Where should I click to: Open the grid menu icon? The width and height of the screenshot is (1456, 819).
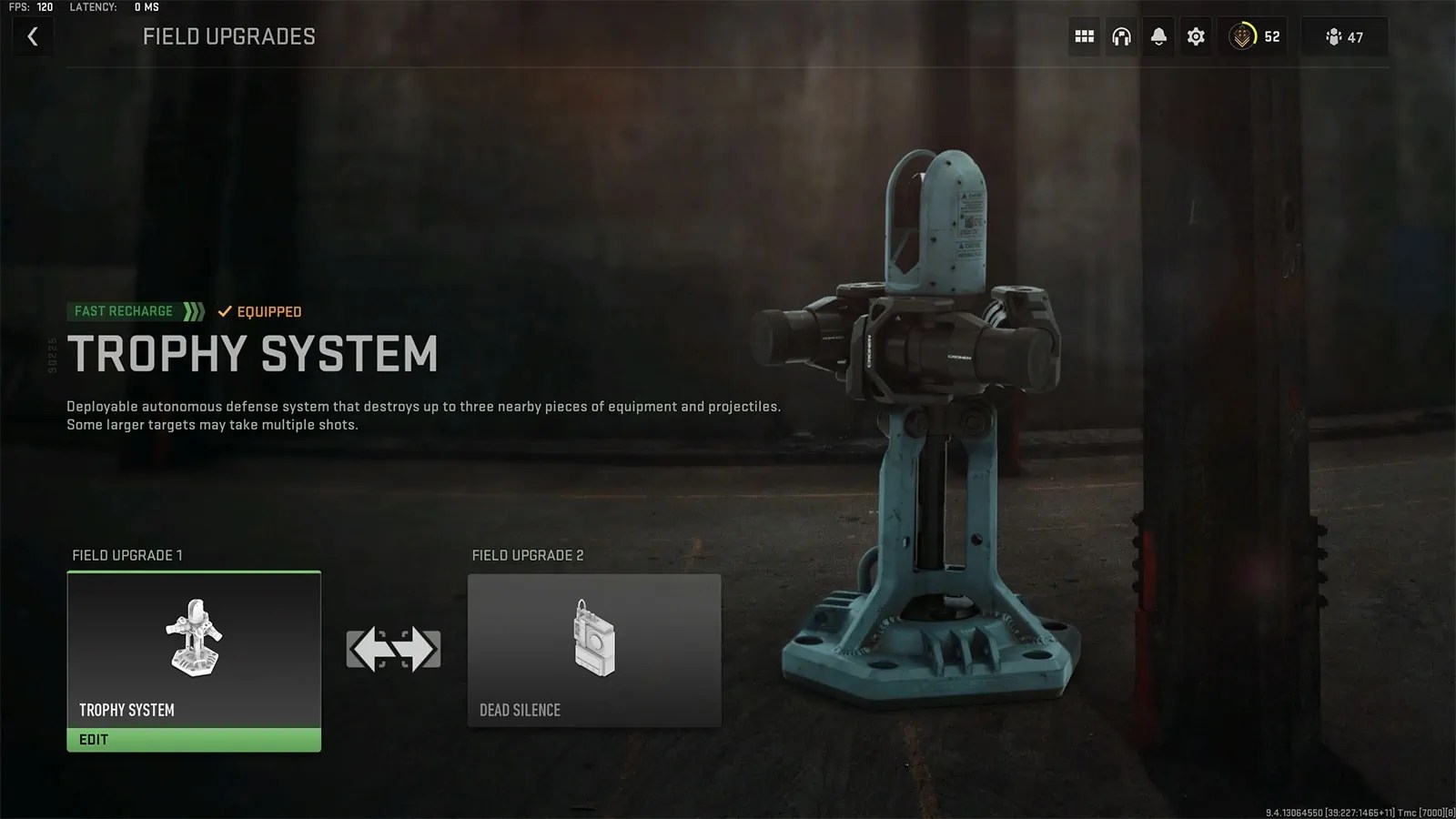[x=1084, y=36]
